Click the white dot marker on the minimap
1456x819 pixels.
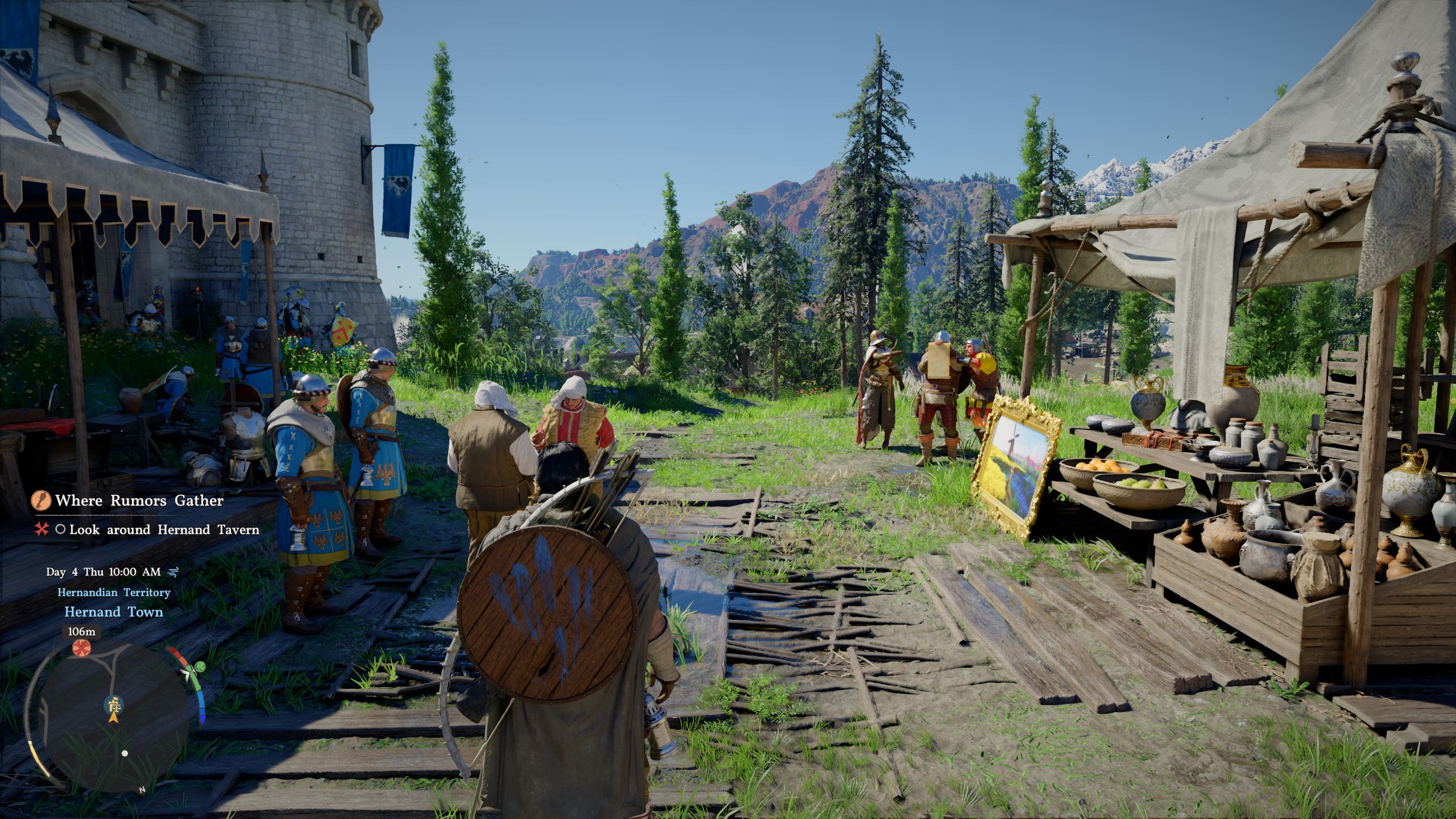125,753
